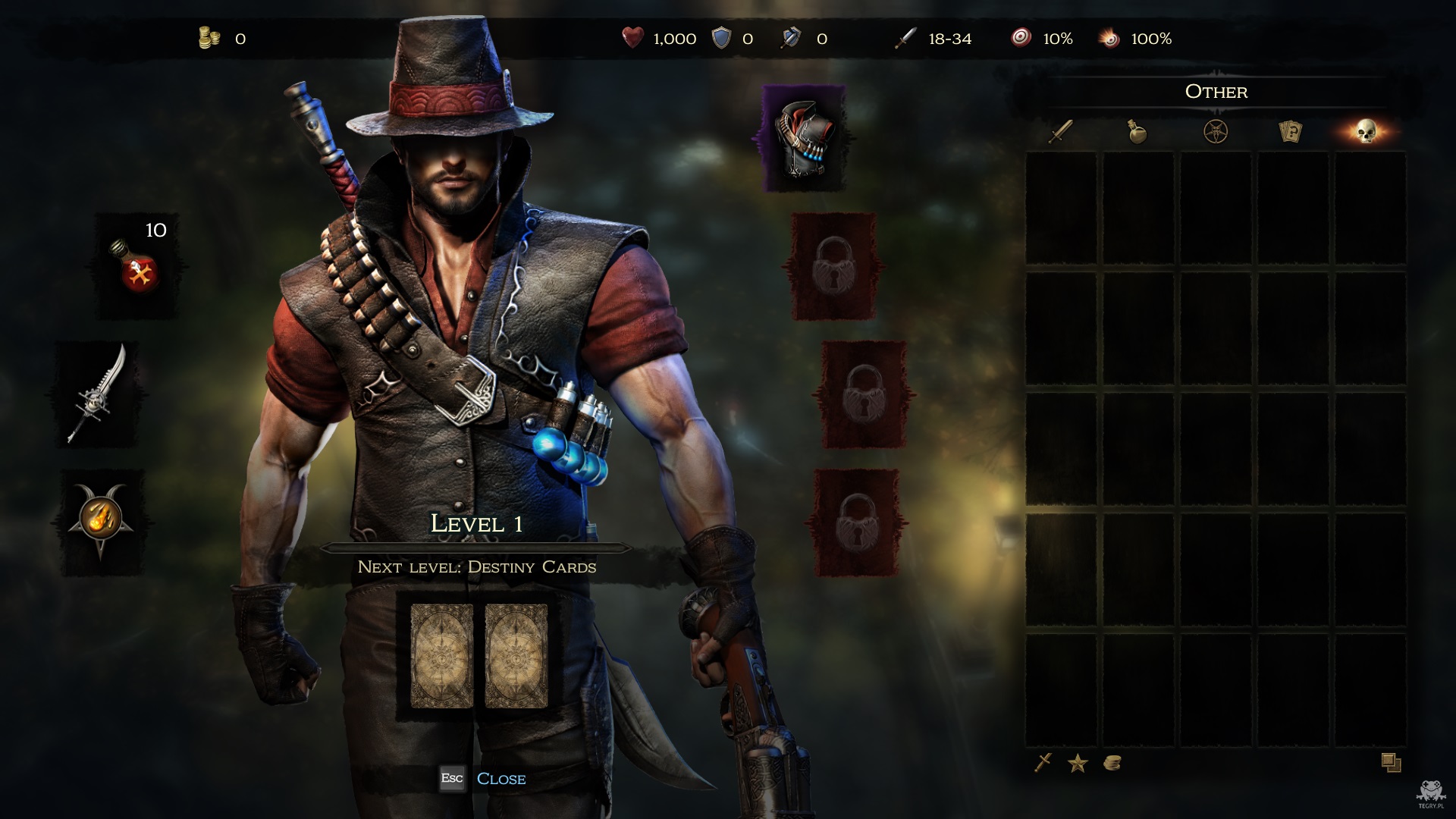Show the pentagram demon powers tab
The width and height of the screenshot is (1456, 819).
(x=1216, y=132)
